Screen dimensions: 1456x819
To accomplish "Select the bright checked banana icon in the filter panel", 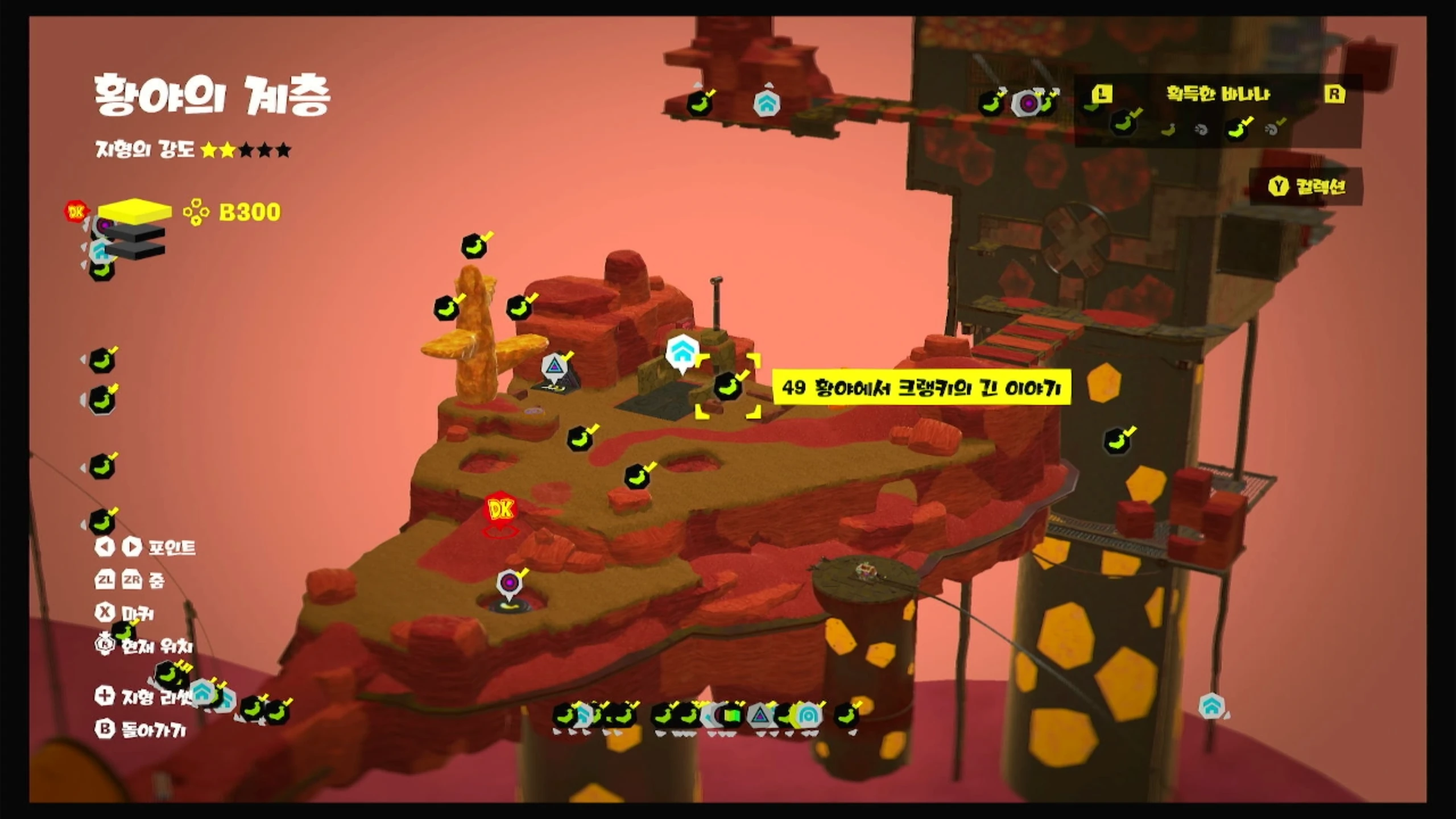I will [x=1238, y=130].
